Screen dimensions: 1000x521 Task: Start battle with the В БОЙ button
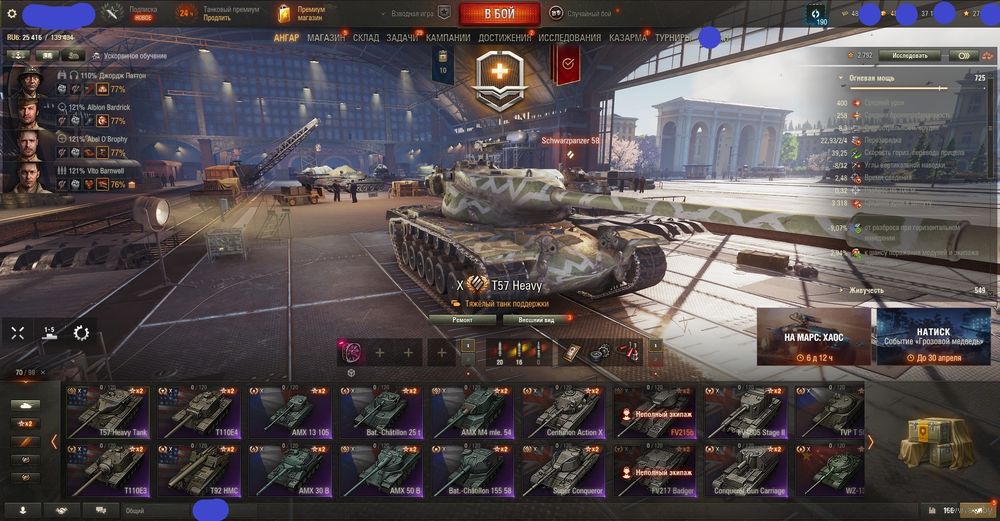[499, 14]
